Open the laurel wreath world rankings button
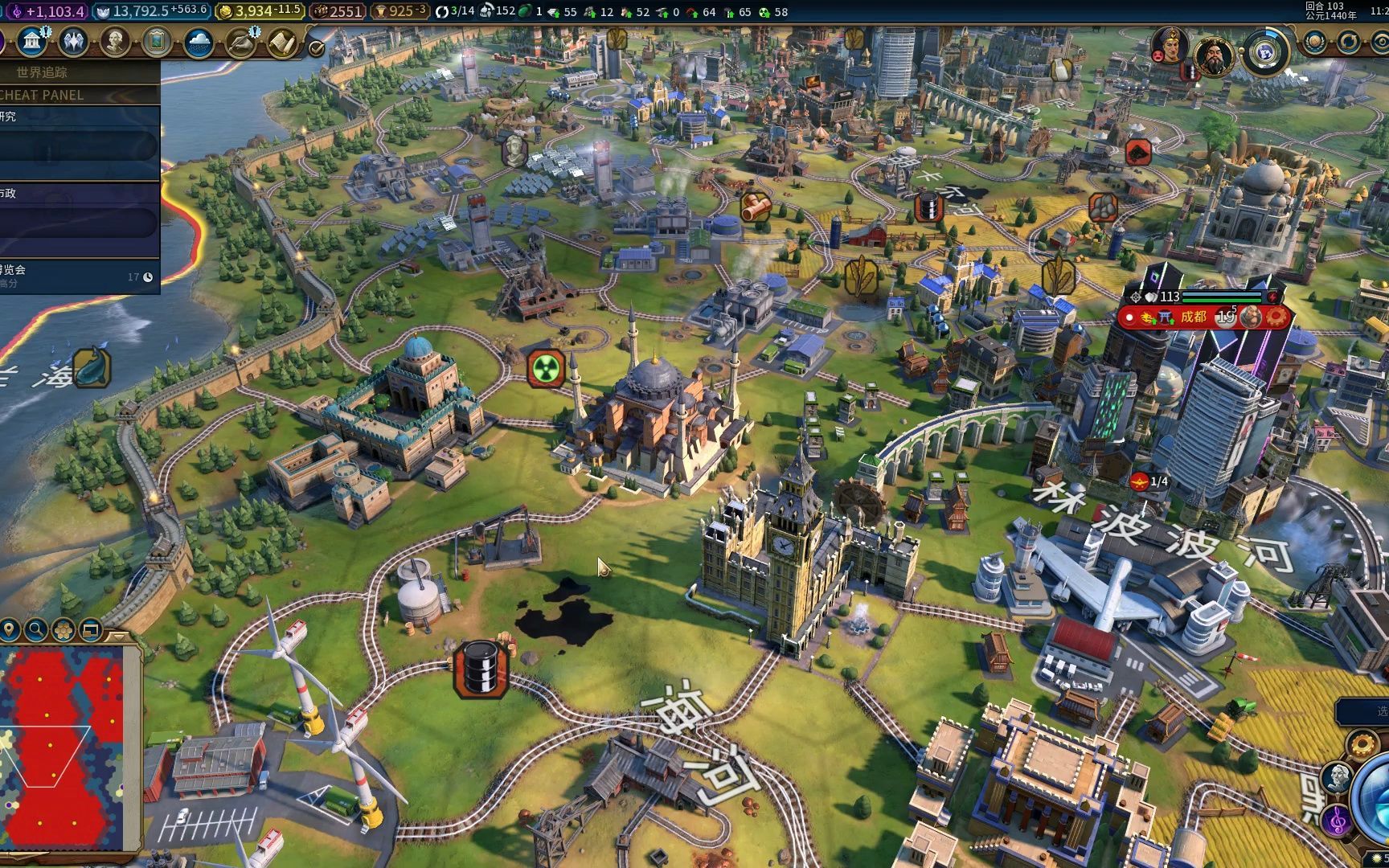Image resolution: width=1389 pixels, height=868 pixels. pos(1315,42)
